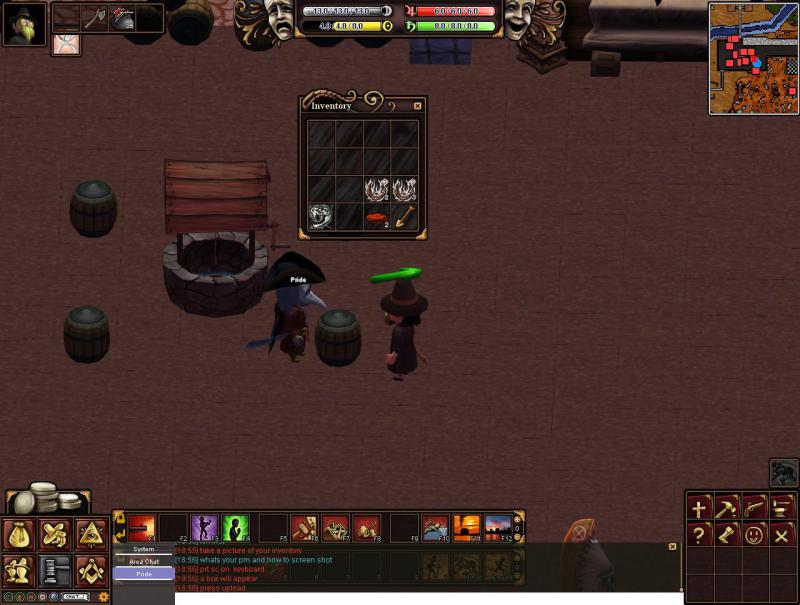Close the chat panel
The height and width of the screenshot is (605, 800).
pos(672,547)
